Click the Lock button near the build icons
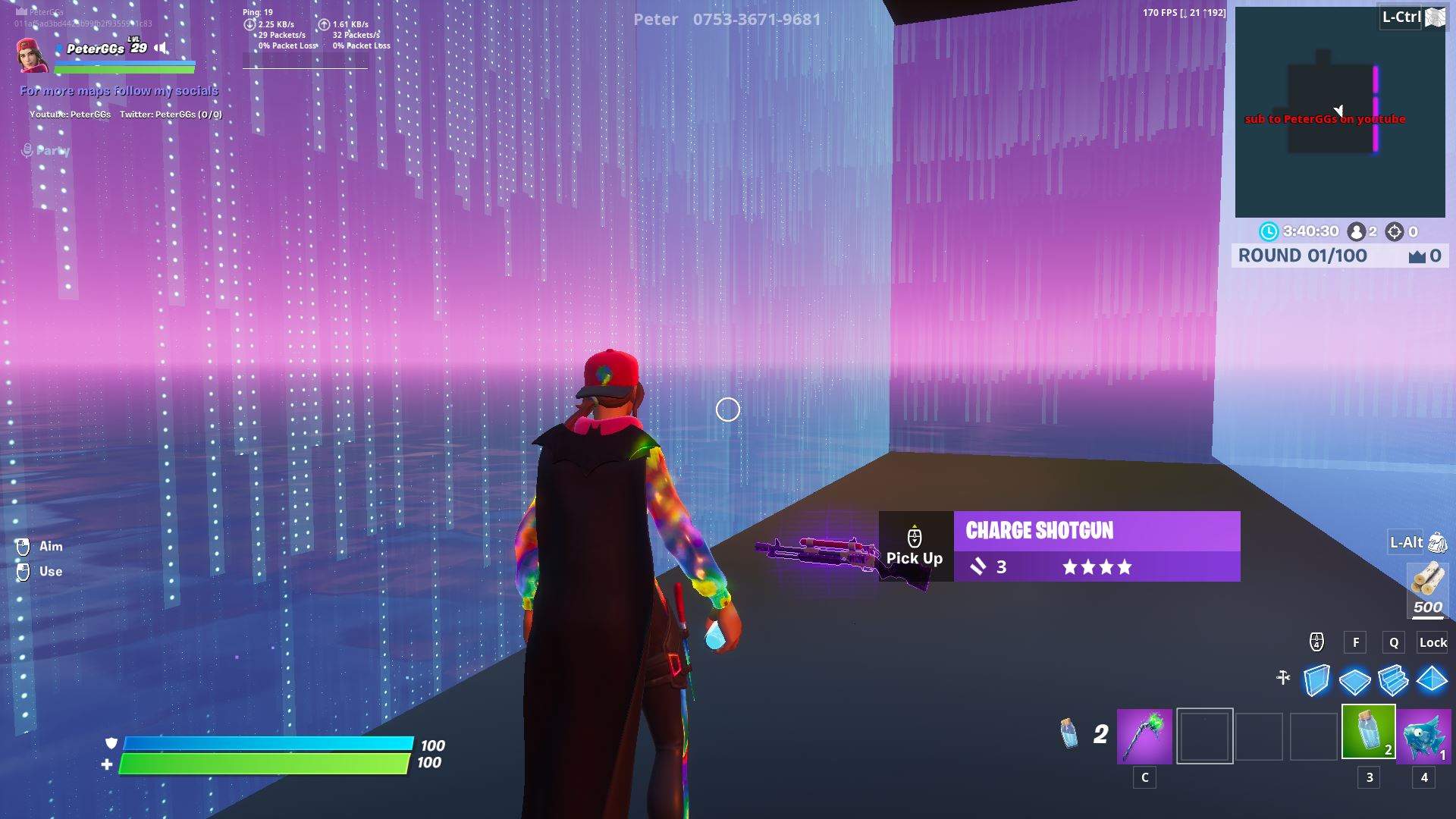This screenshot has width=1456, height=819. coord(1432,642)
